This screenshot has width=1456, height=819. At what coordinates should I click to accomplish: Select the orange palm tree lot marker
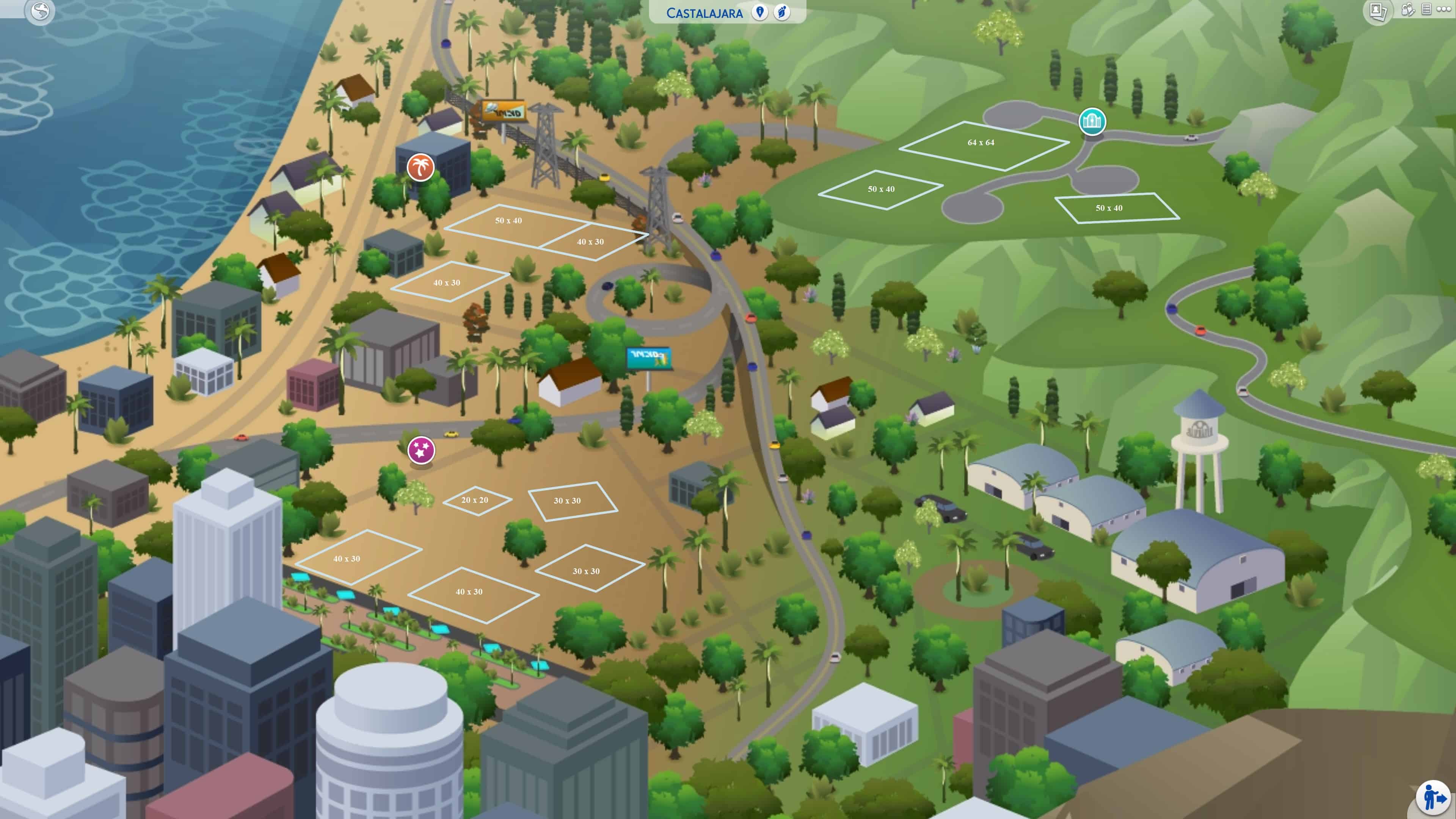click(x=420, y=167)
